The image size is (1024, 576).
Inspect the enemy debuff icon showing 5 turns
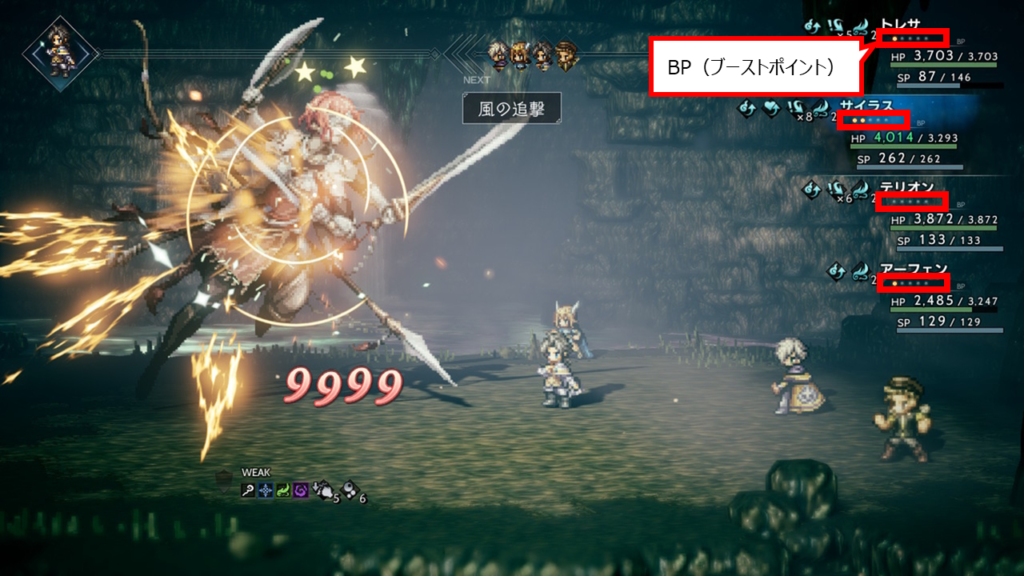[324, 491]
